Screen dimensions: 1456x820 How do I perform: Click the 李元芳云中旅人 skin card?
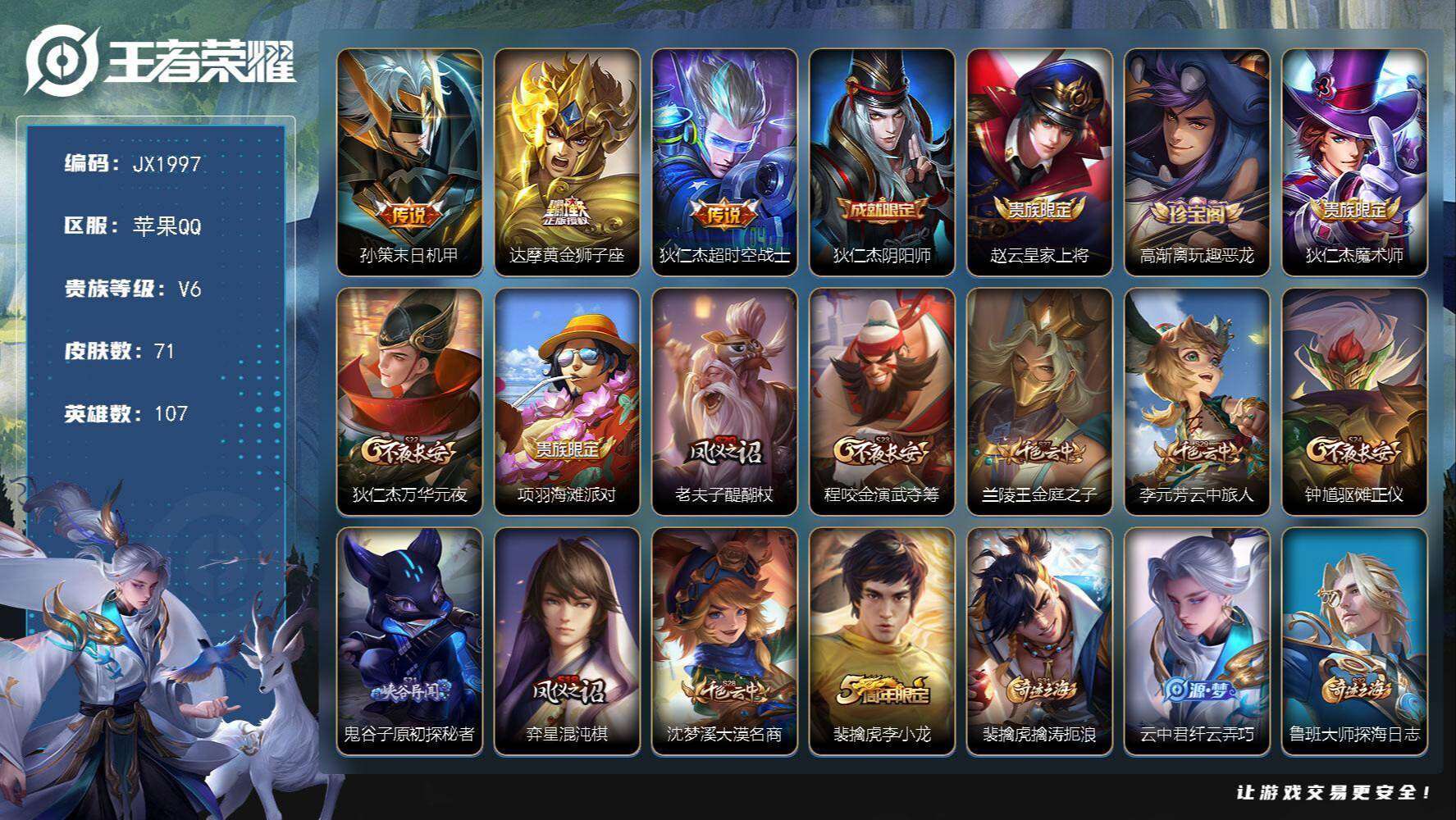1197,401
